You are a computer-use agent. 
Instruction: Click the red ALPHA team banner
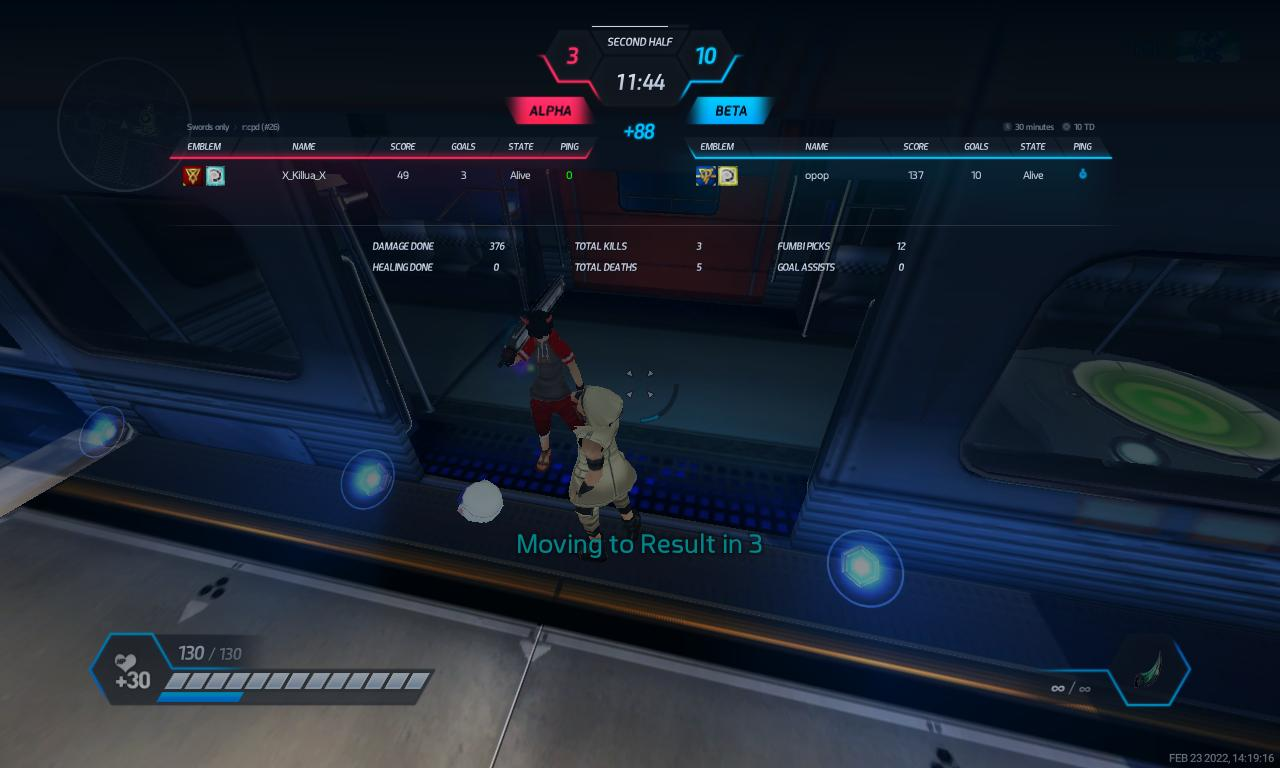pyautogui.click(x=550, y=111)
